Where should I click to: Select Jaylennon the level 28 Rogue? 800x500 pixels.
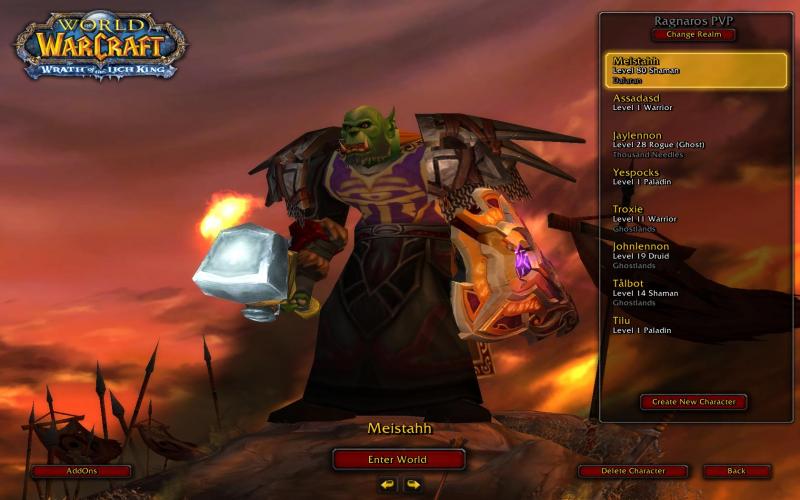tap(695, 143)
